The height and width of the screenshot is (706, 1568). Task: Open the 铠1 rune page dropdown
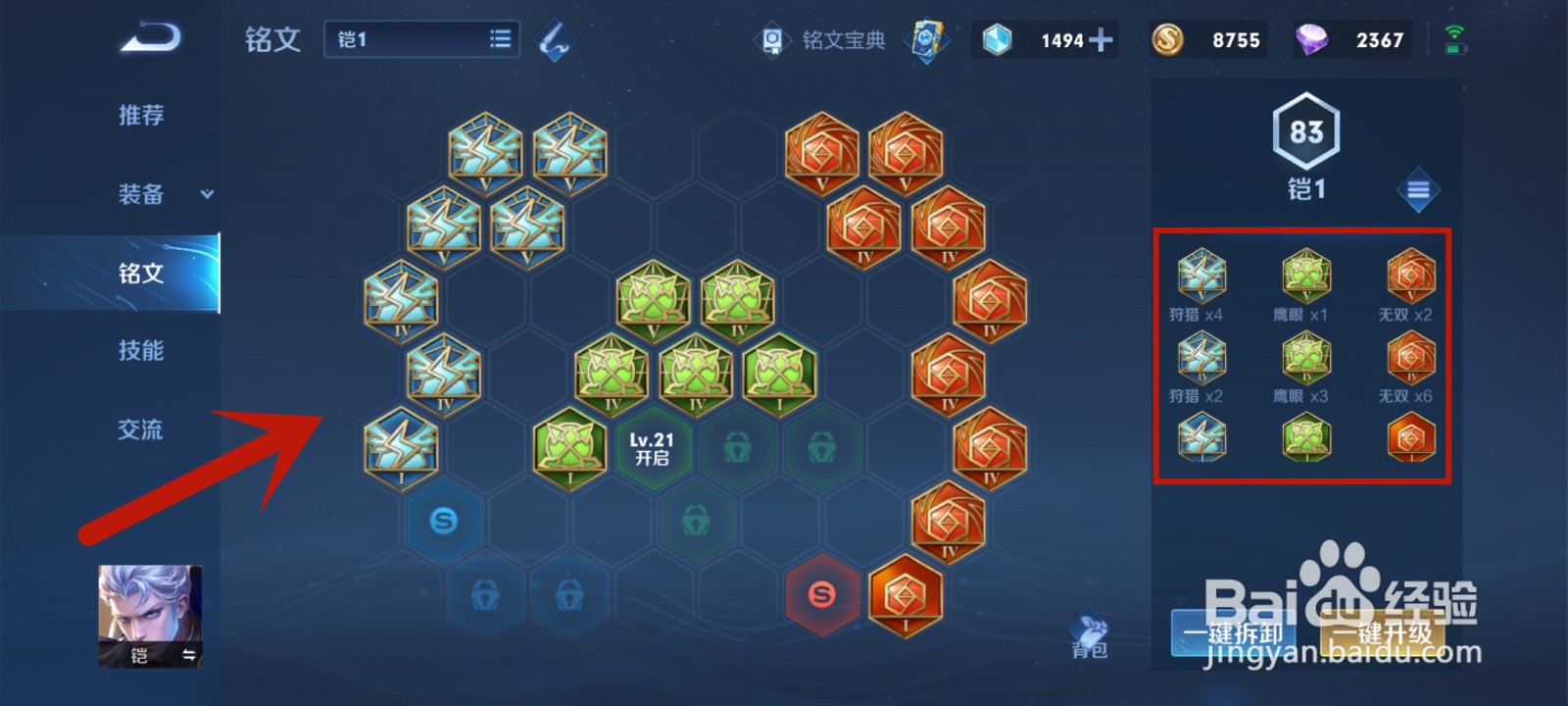(x=421, y=39)
